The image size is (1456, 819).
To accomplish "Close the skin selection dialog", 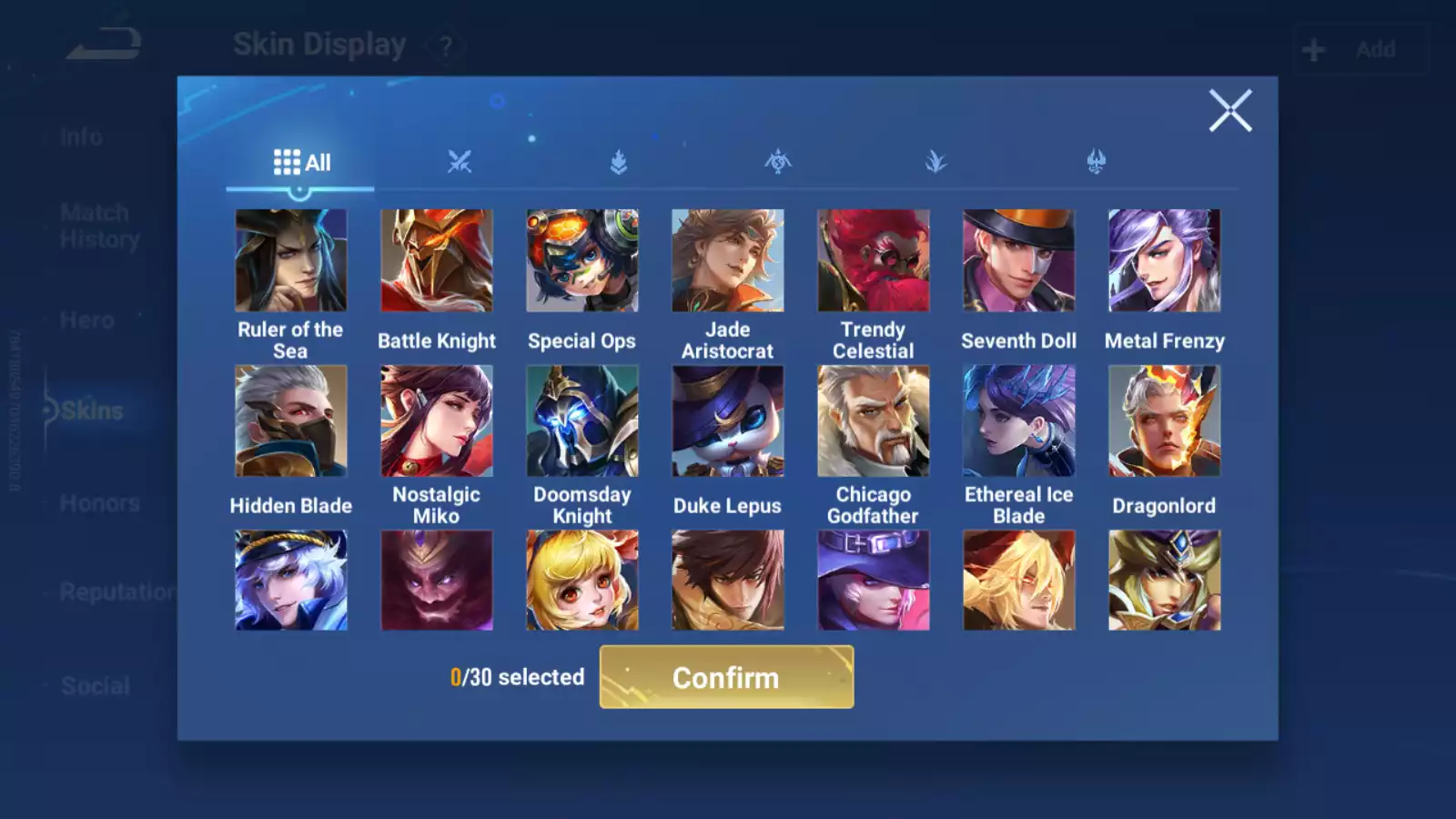I will coord(1230,111).
